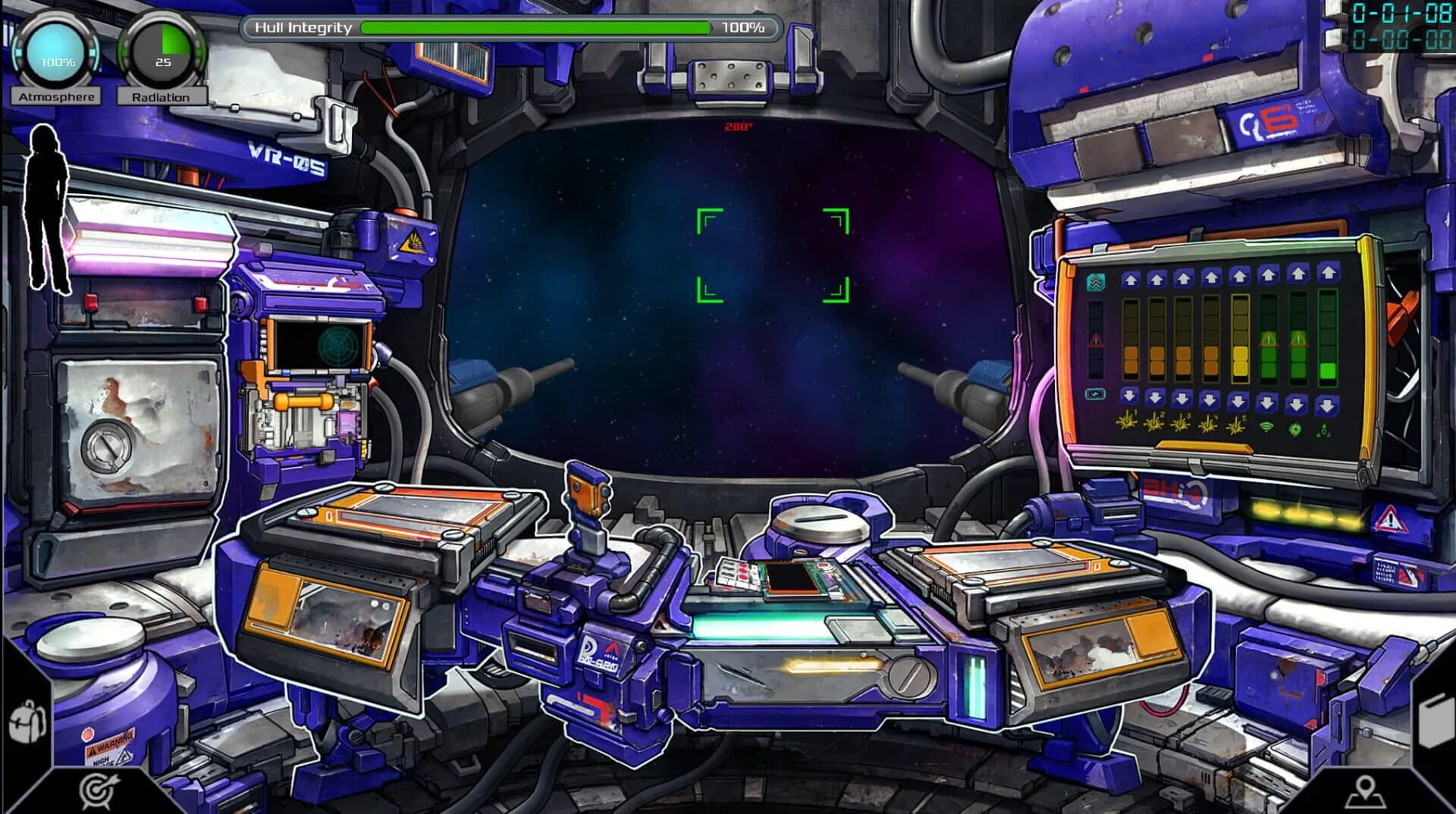
Task: Increase laser 1 power with its up arrow
Action: (1131, 277)
